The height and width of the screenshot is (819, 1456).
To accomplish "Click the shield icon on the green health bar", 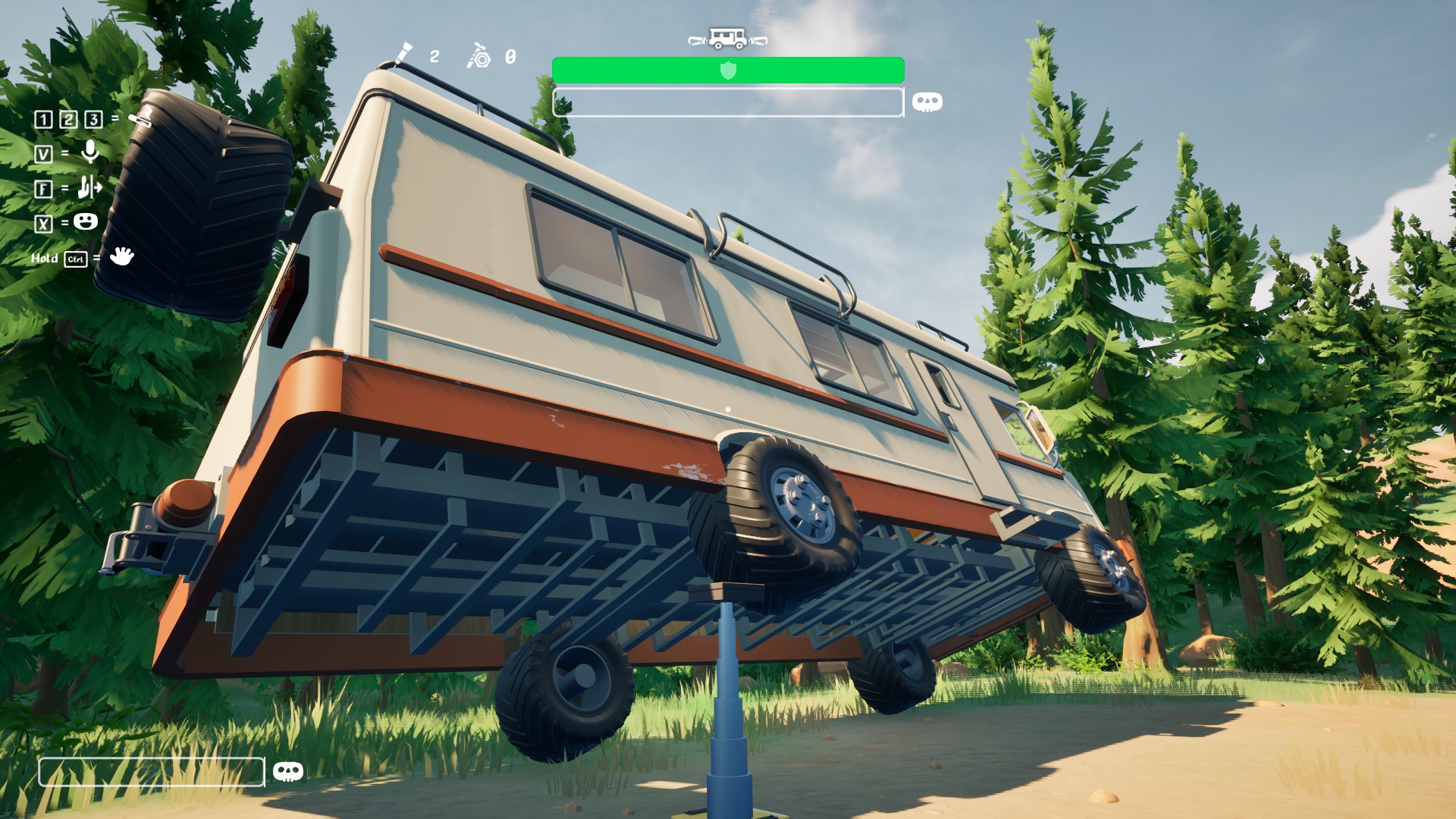I will (x=728, y=71).
